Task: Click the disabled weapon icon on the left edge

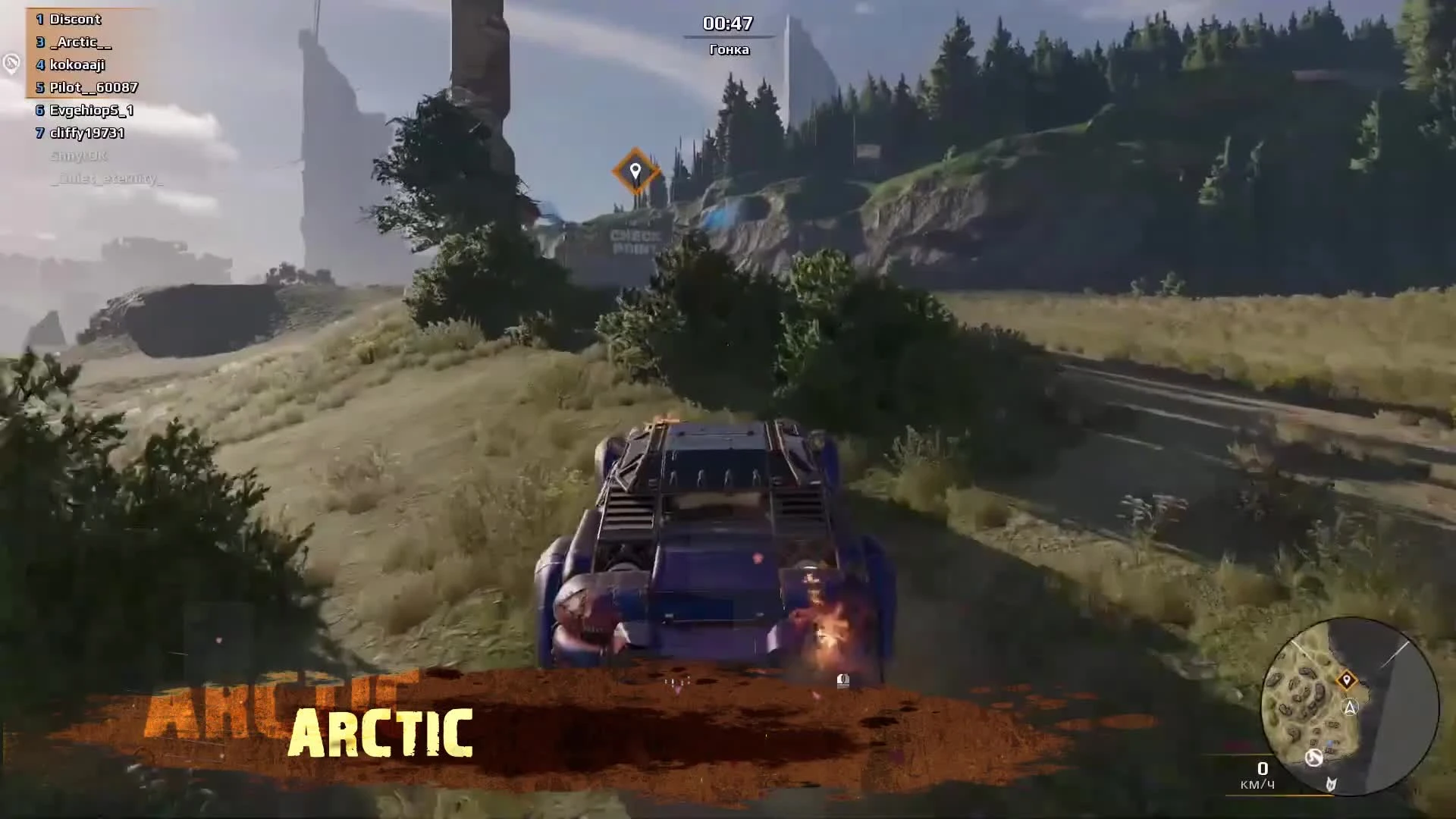Action: tap(11, 65)
